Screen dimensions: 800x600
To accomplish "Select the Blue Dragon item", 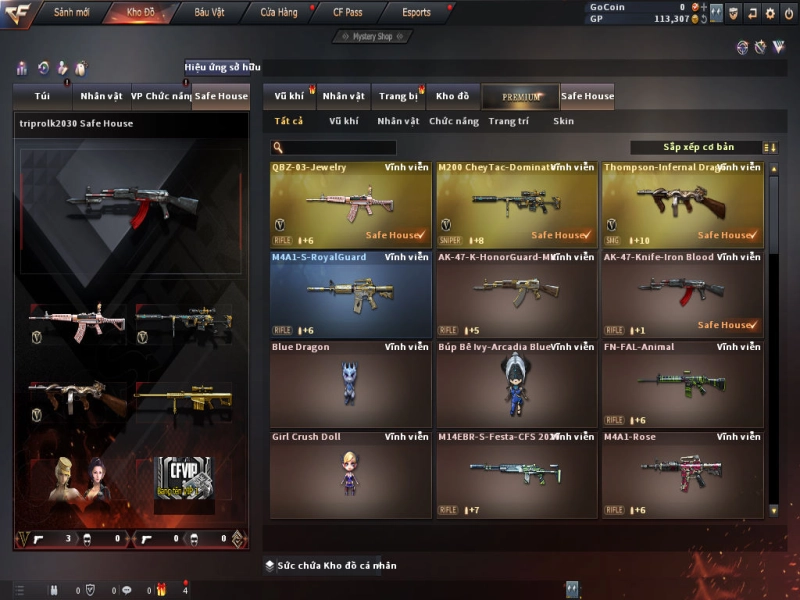I will coord(350,384).
